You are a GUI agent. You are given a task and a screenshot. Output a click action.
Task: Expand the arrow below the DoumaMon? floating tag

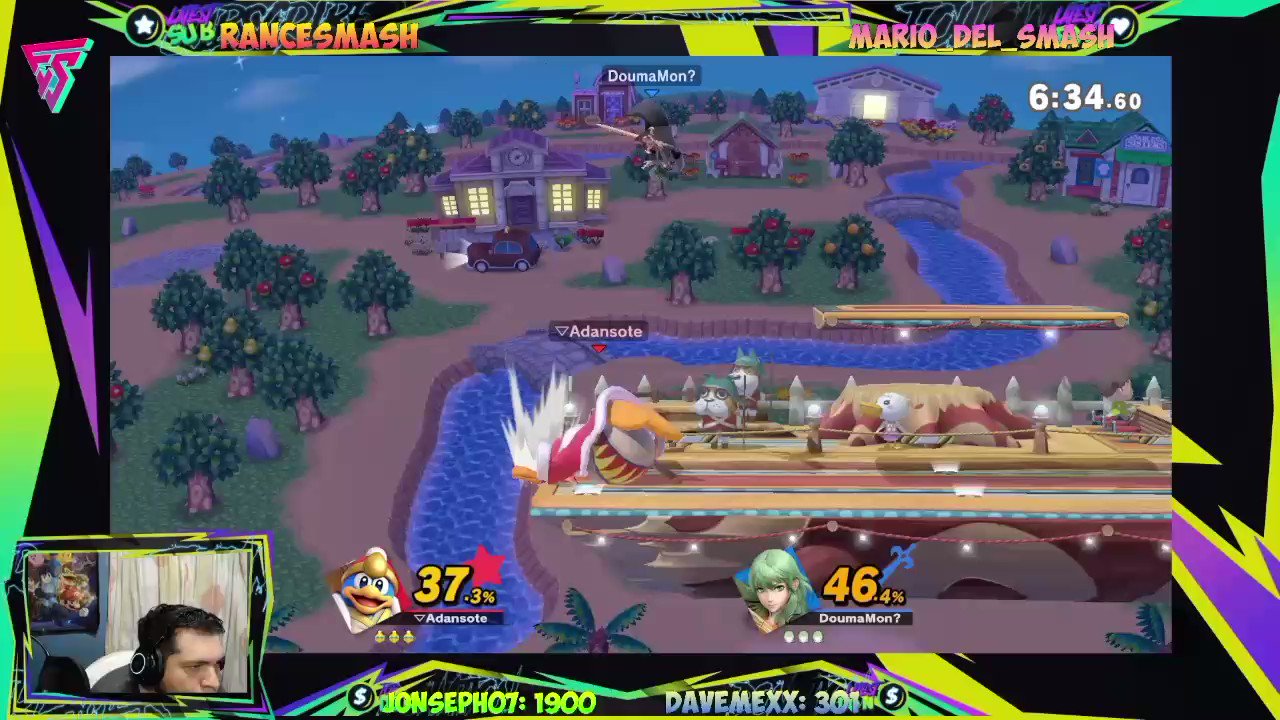(651, 89)
